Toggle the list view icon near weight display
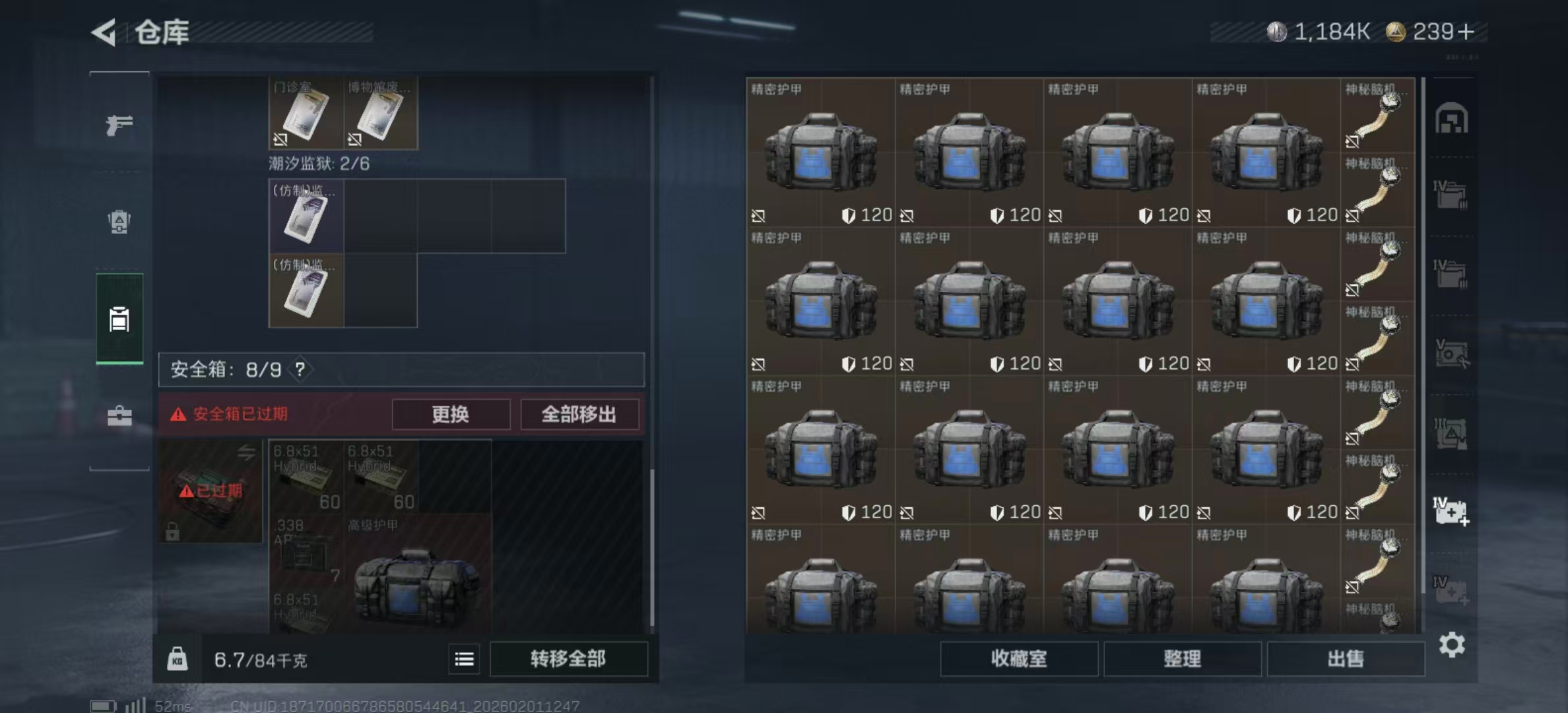The image size is (1568, 713). (464, 659)
